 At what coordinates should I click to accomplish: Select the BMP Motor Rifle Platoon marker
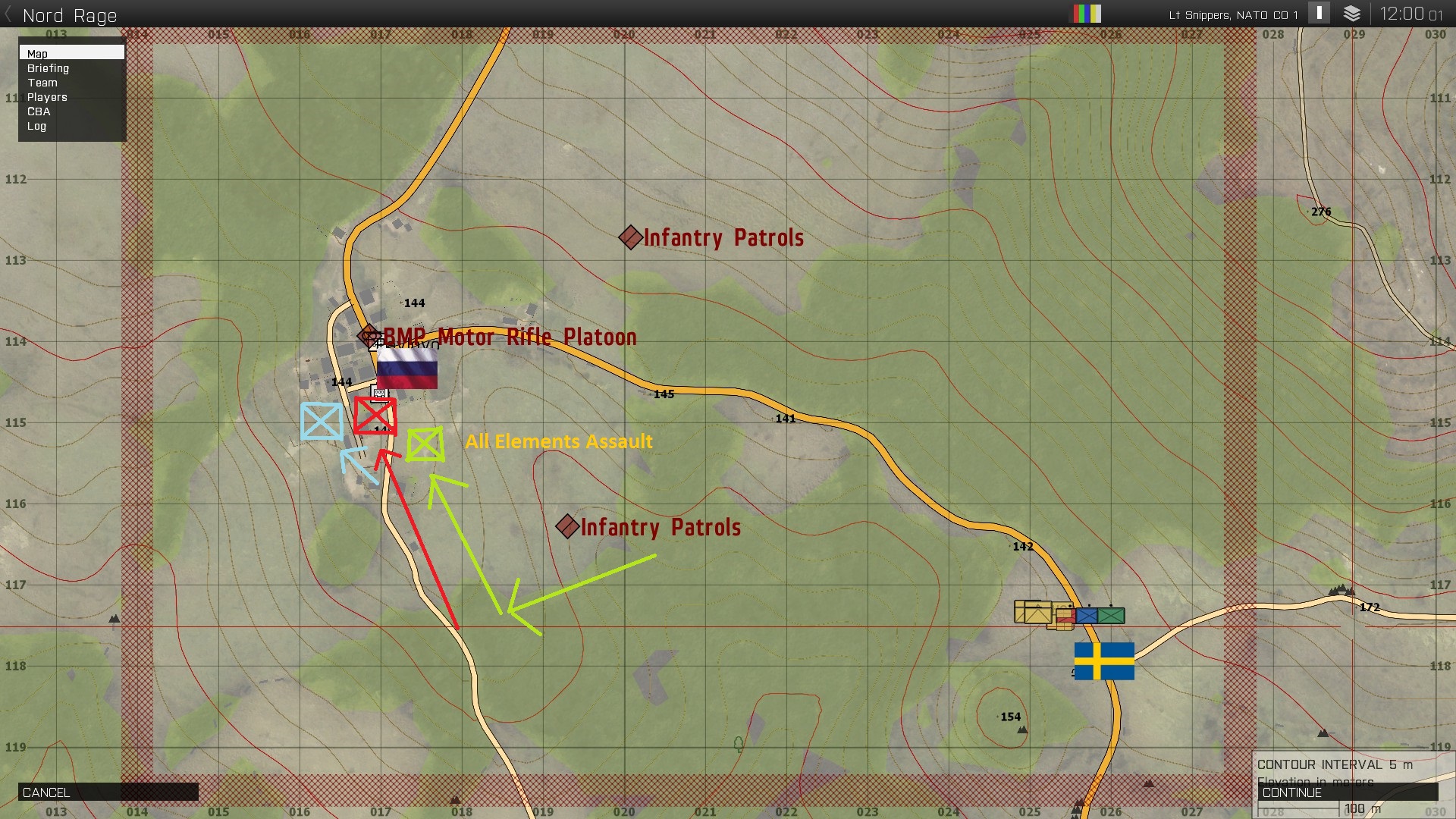369,335
